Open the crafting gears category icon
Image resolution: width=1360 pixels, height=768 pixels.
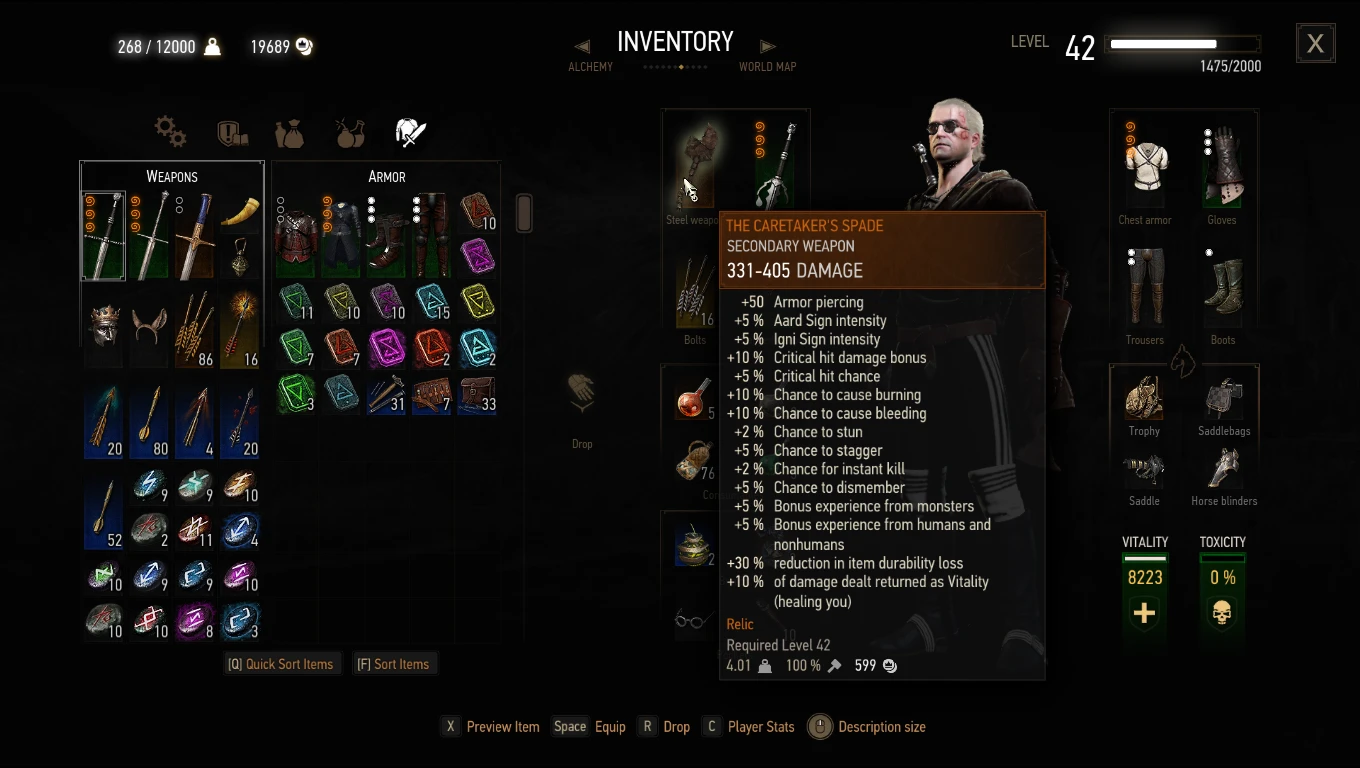coord(170,131)
